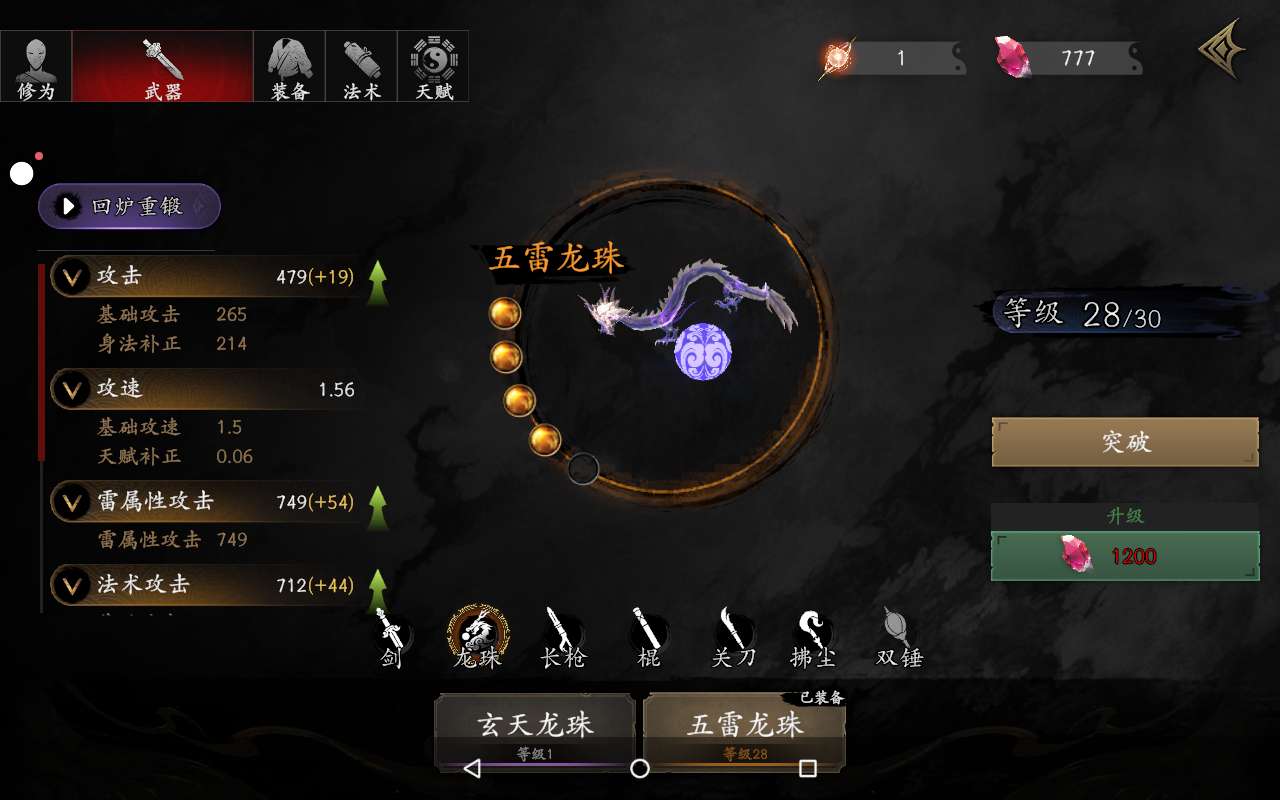
Task: Choose the 关刀 glaive weapon type
Action: [734, 638]
